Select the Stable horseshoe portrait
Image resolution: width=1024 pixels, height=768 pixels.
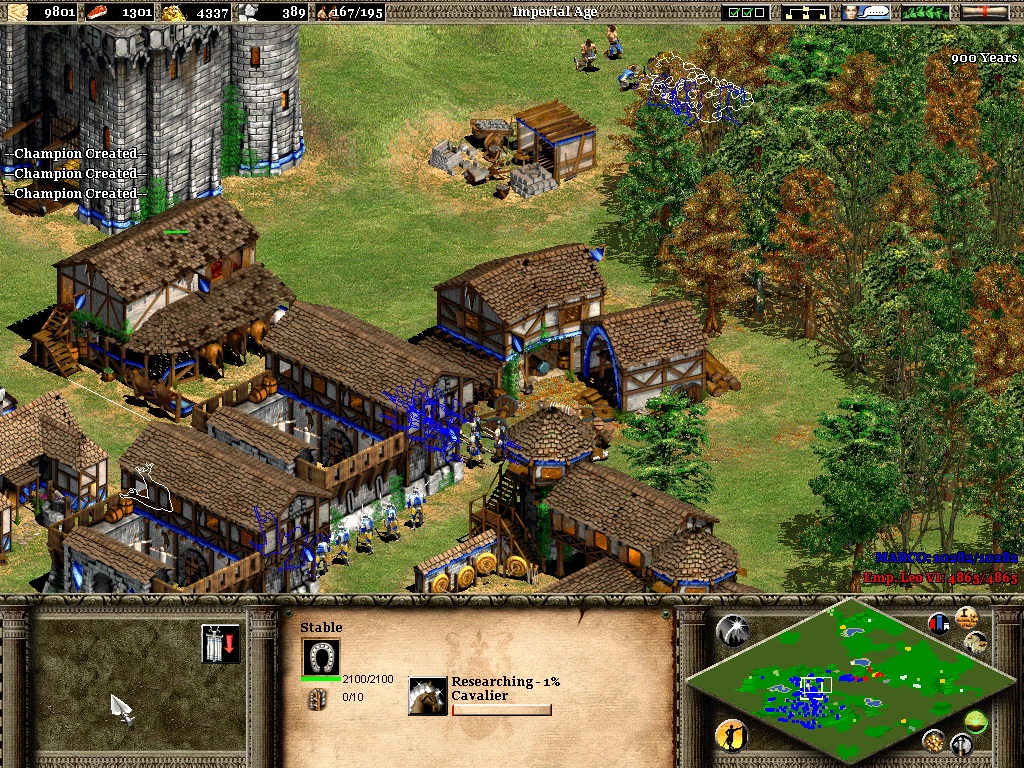coord(321,657)
